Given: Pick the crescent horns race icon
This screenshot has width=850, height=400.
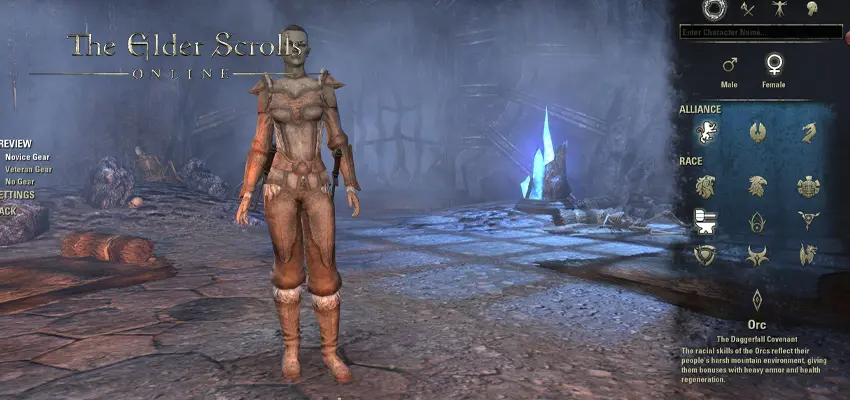Looking at the screenshot, I should point(757,254).
